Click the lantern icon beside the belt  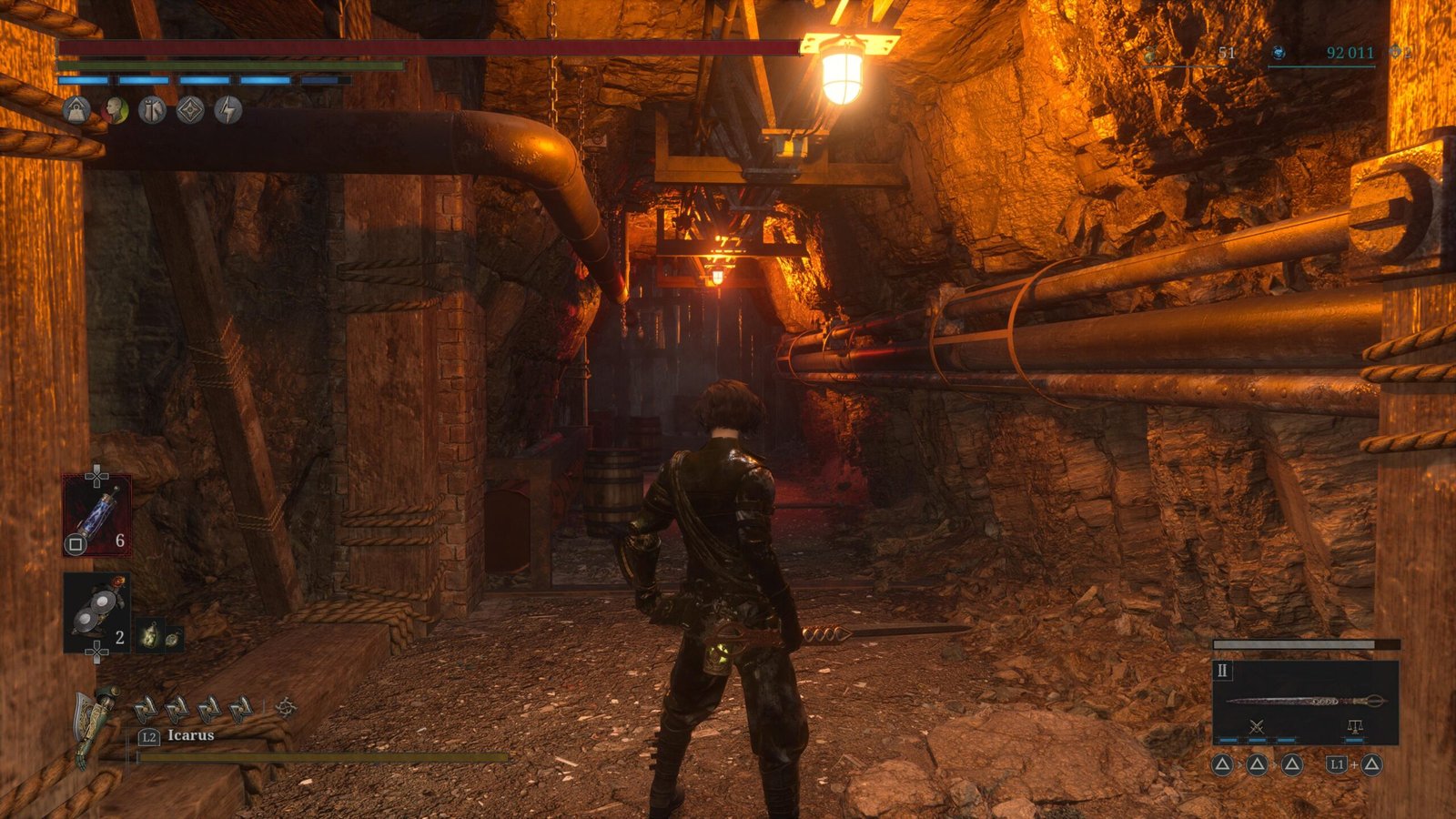click(150, 634)
